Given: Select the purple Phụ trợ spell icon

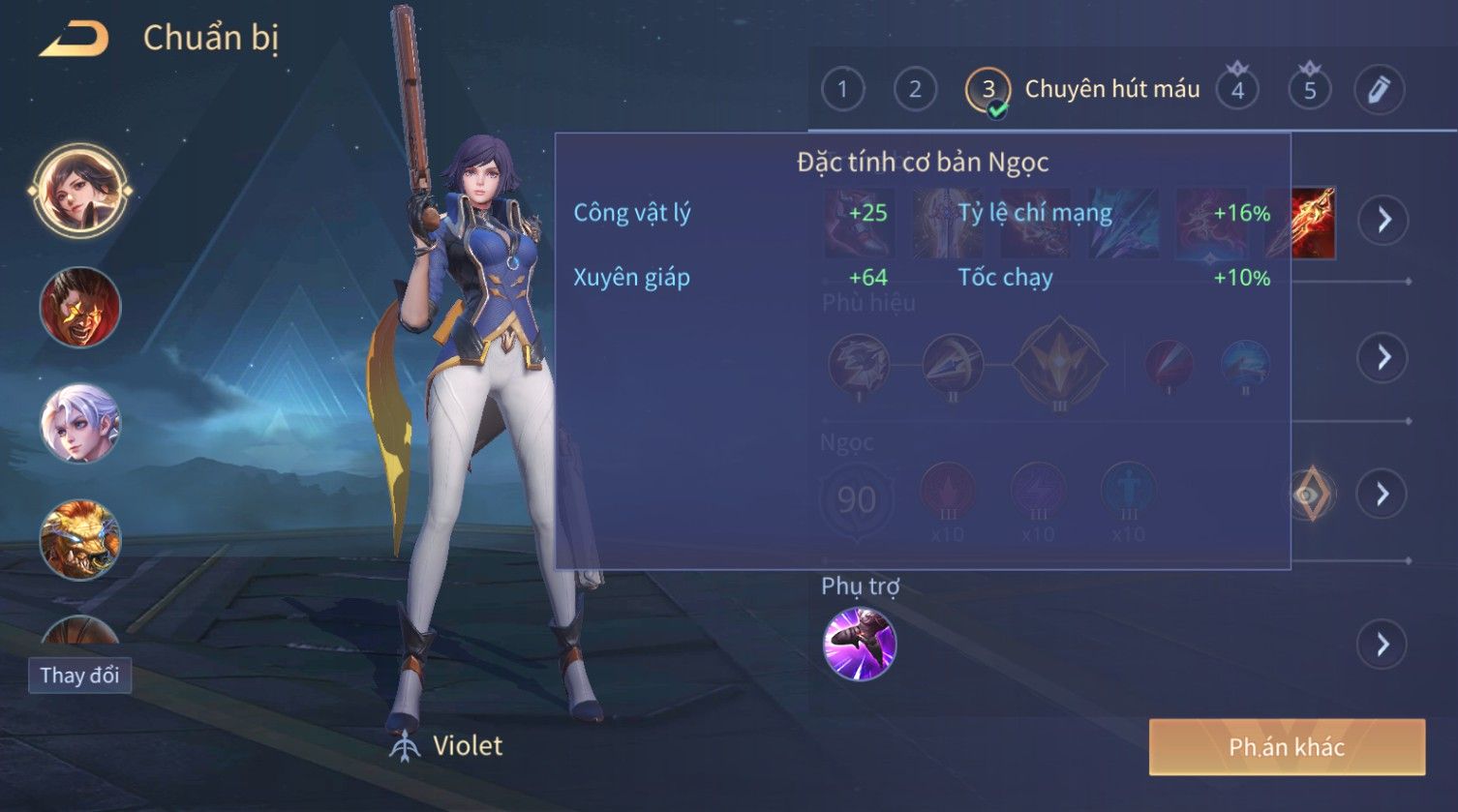Looking at the screenshot, I should pyautogui.click(x=860, y=645).
